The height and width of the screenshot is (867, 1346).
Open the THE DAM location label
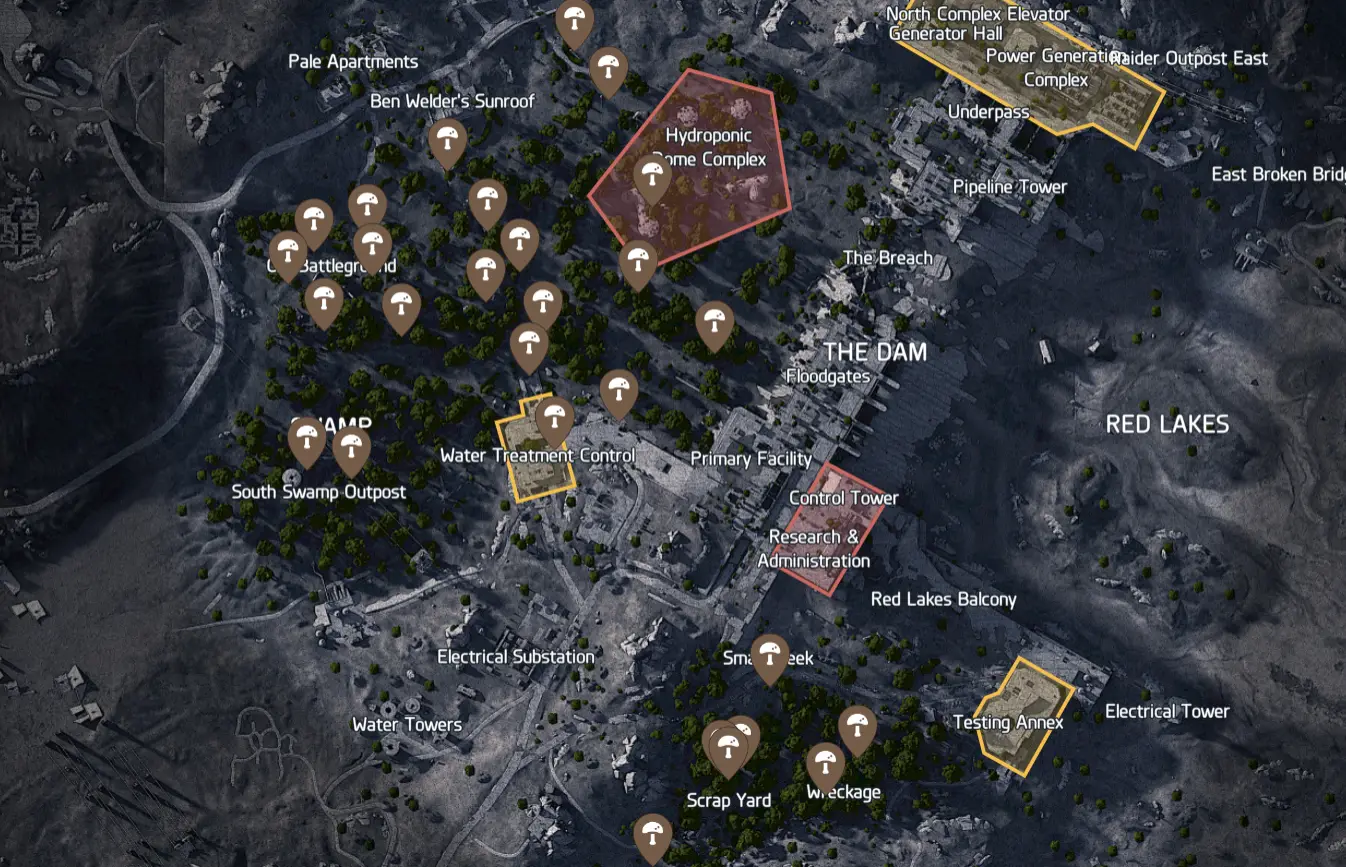tap(875, 352)
